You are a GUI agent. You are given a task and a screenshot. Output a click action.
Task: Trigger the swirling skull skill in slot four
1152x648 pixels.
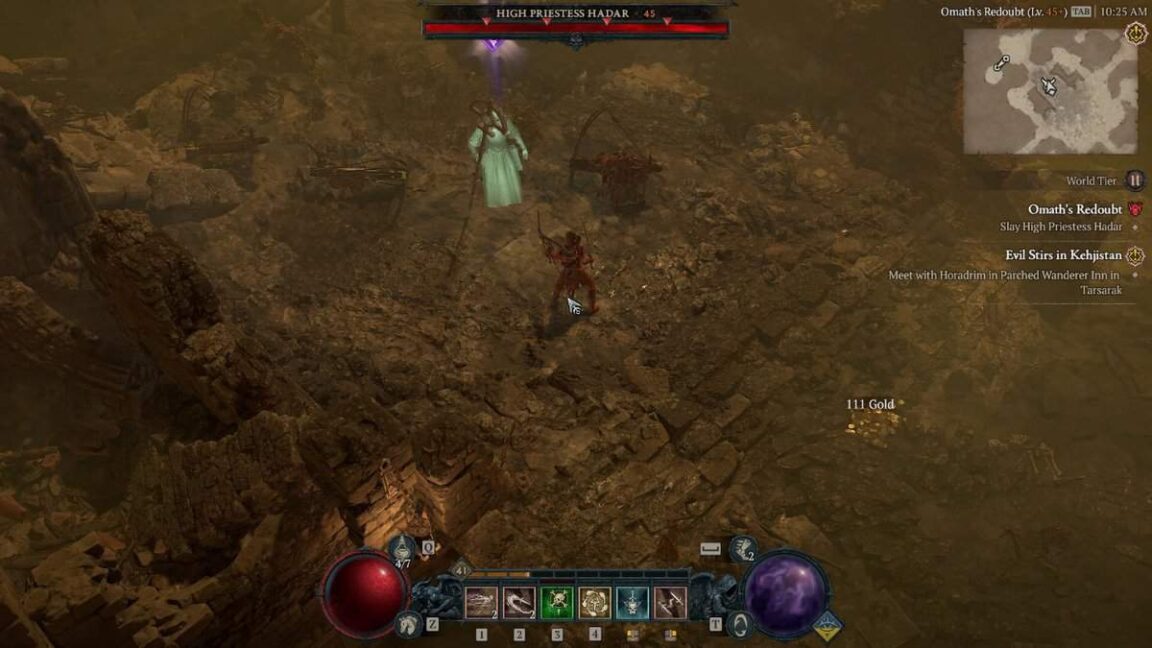[x=595, y=603]
